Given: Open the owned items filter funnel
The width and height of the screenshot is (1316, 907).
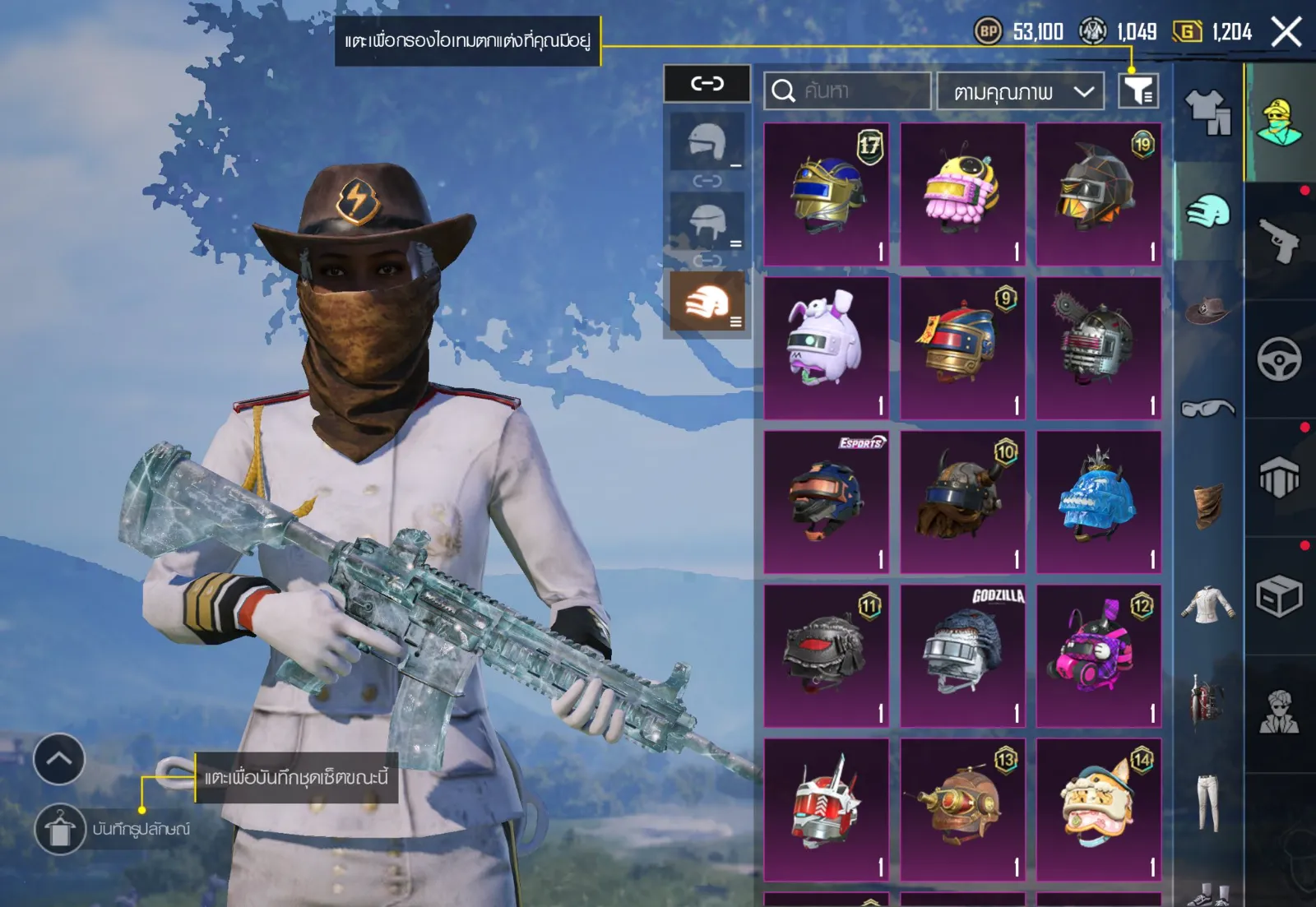Looking at the screenshot, I should click(1138, 90).
